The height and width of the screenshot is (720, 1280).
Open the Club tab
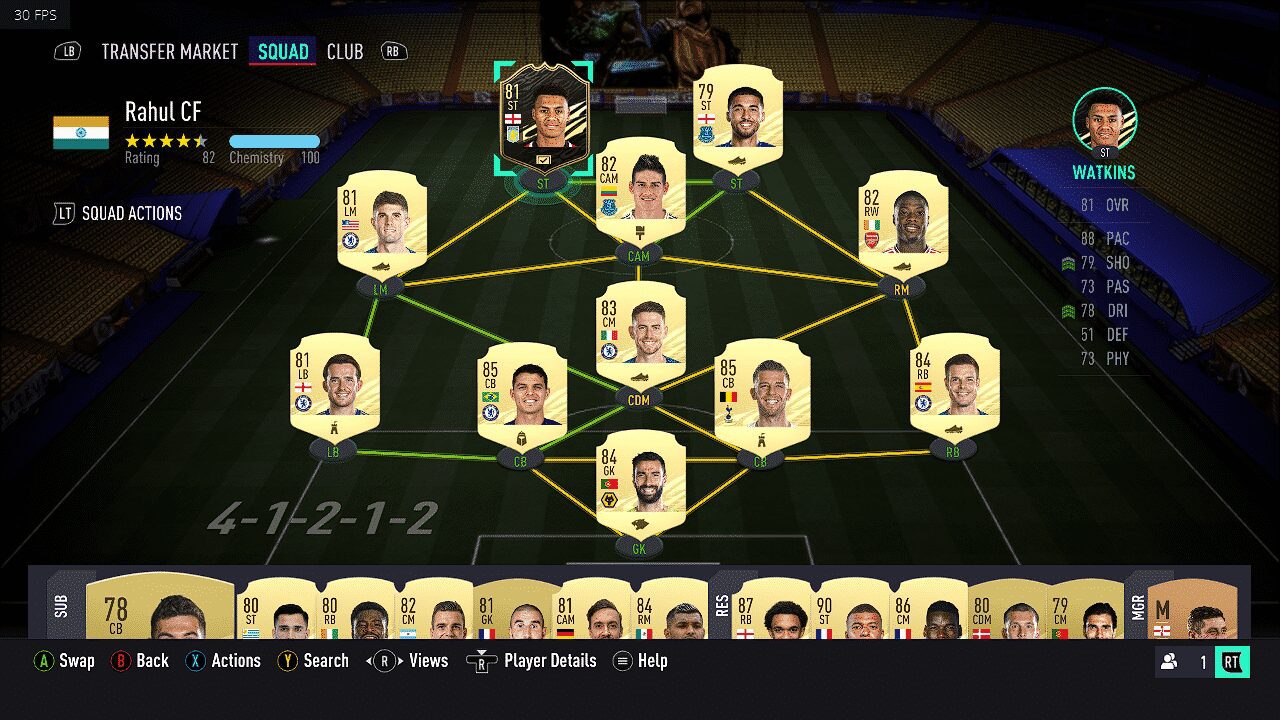click(344, 51)
